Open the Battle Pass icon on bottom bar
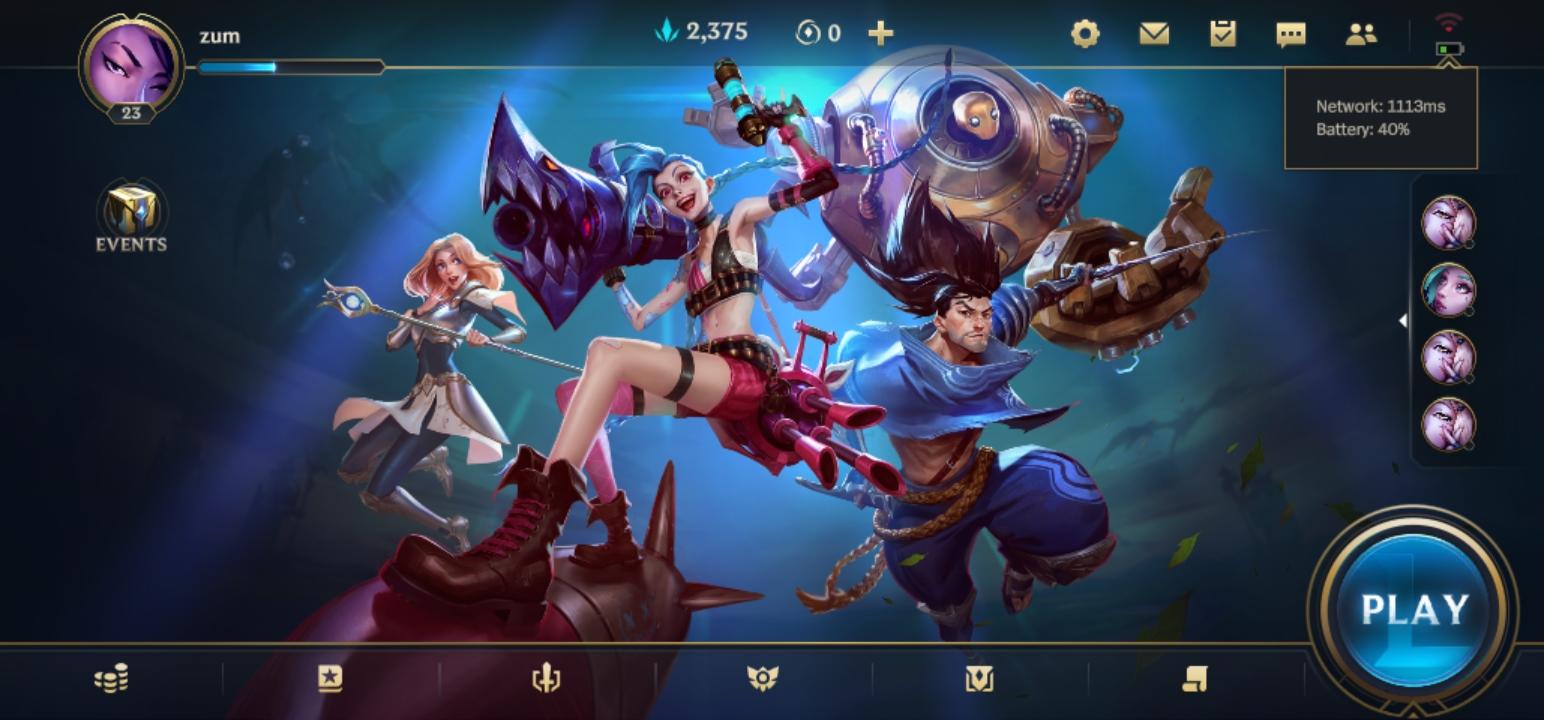Screen dimensions: 1544x720 (x=331, y=677)
